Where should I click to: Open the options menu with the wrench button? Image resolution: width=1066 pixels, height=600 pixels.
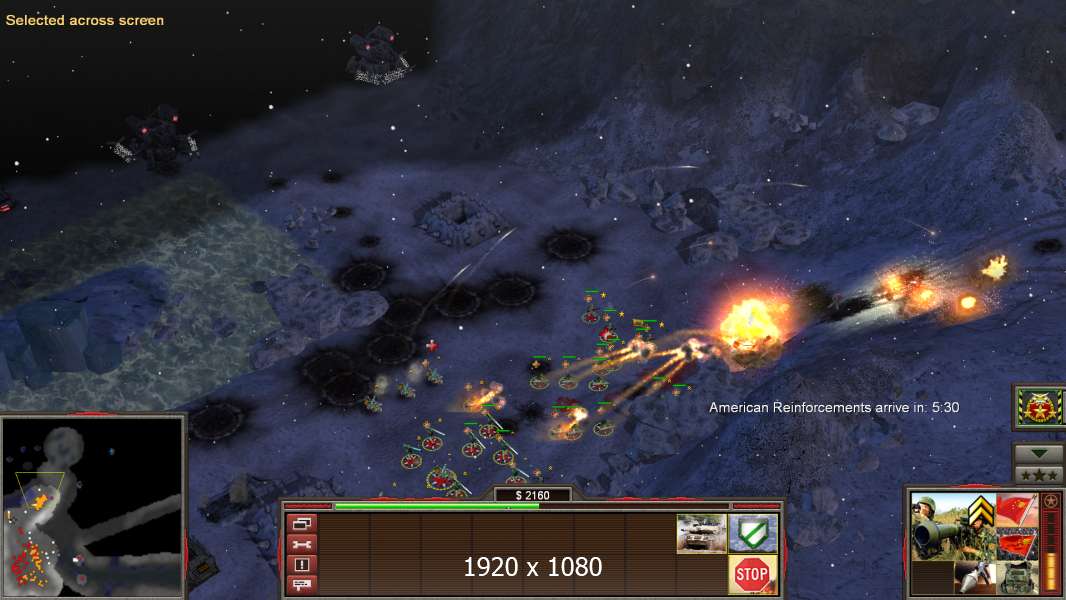301,543
